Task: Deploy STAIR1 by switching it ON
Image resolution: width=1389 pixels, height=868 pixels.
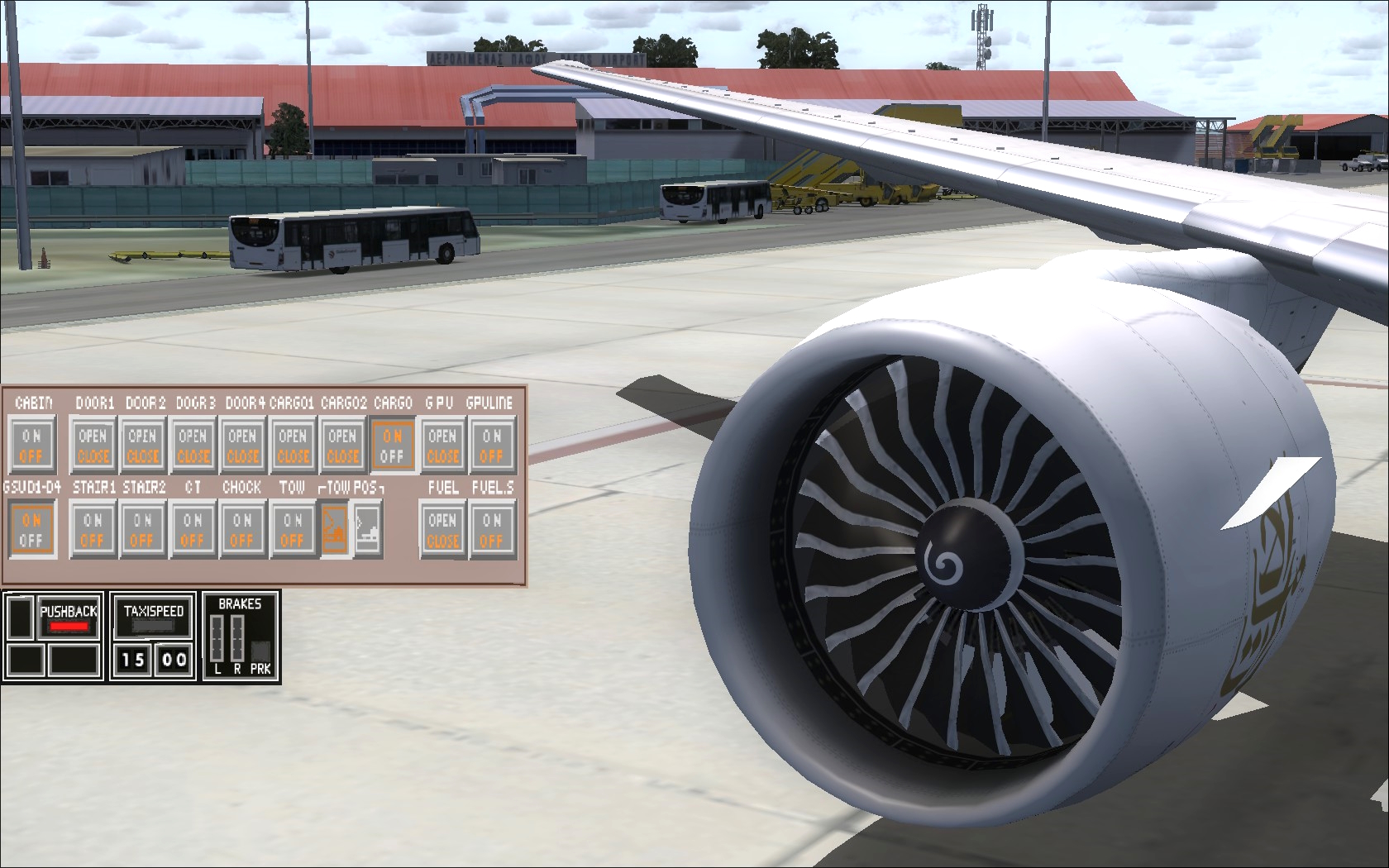Action: click(x=93, y=521)
